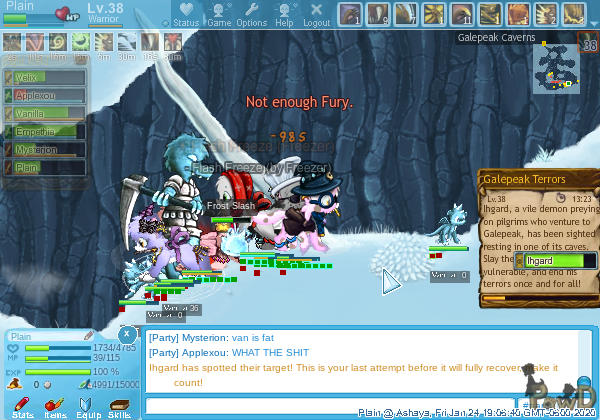
Task: Click the chat text input field
Action: pos(330,405)
